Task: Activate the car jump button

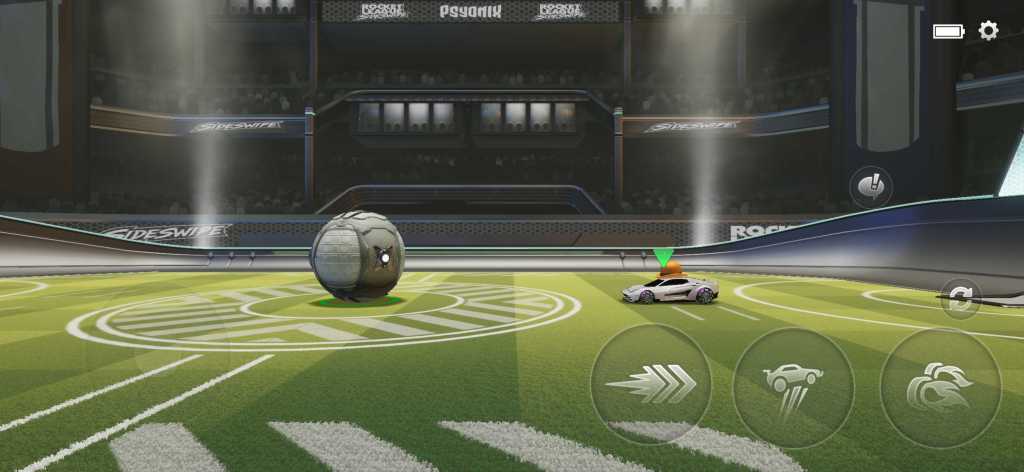Action: pyautogui.click(x=793, y=386)
